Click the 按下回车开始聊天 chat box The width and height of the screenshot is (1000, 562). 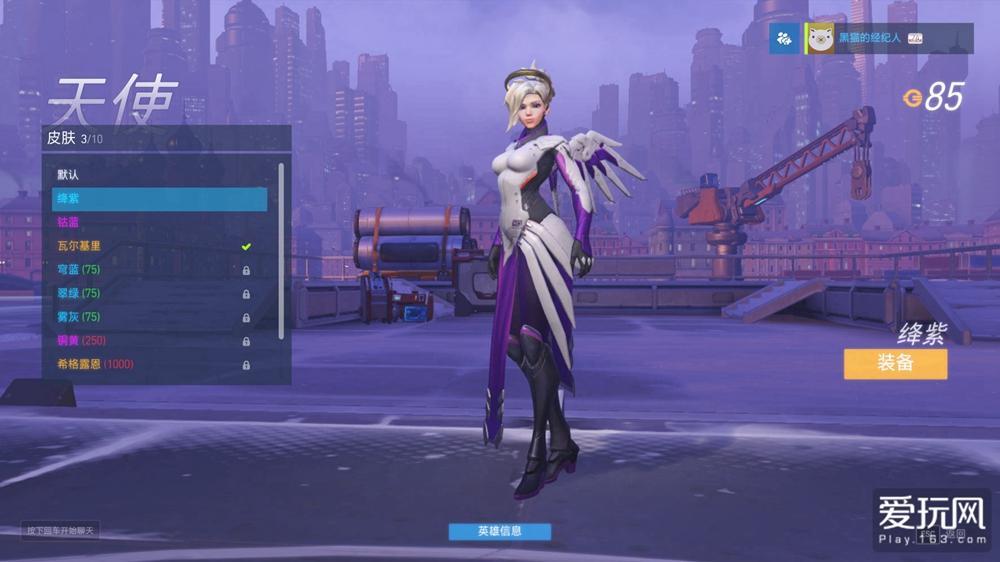(x=60, y=530)
